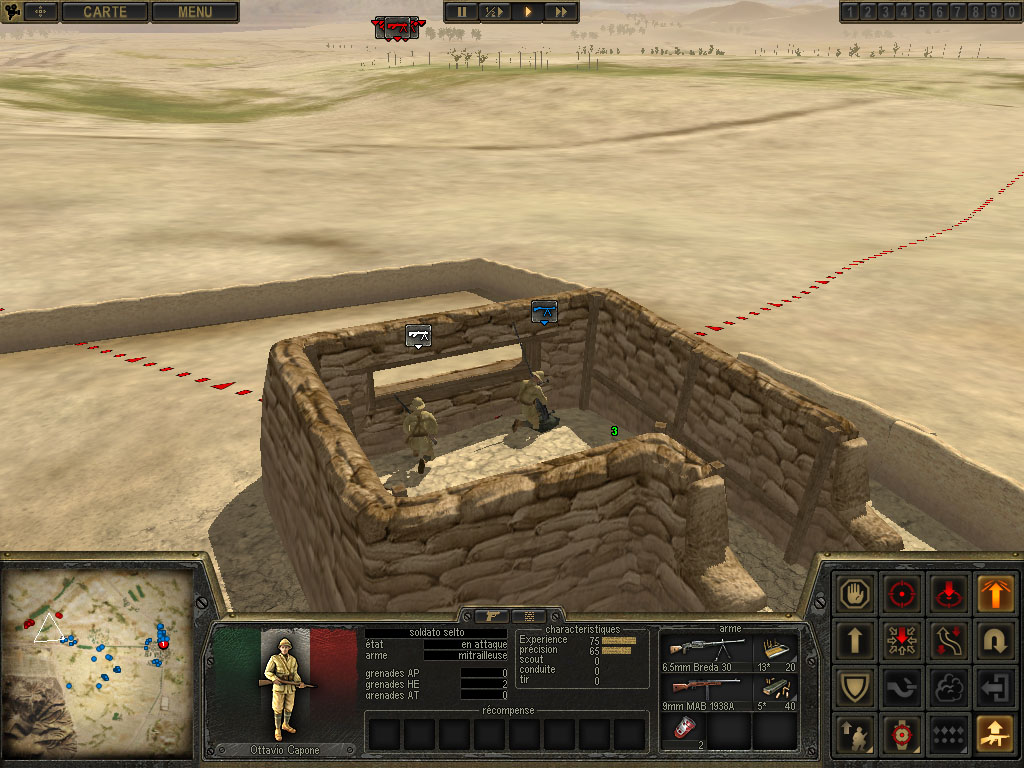Select the tactical minimap
The image size is (1024, 768).
tap(98, 662)
